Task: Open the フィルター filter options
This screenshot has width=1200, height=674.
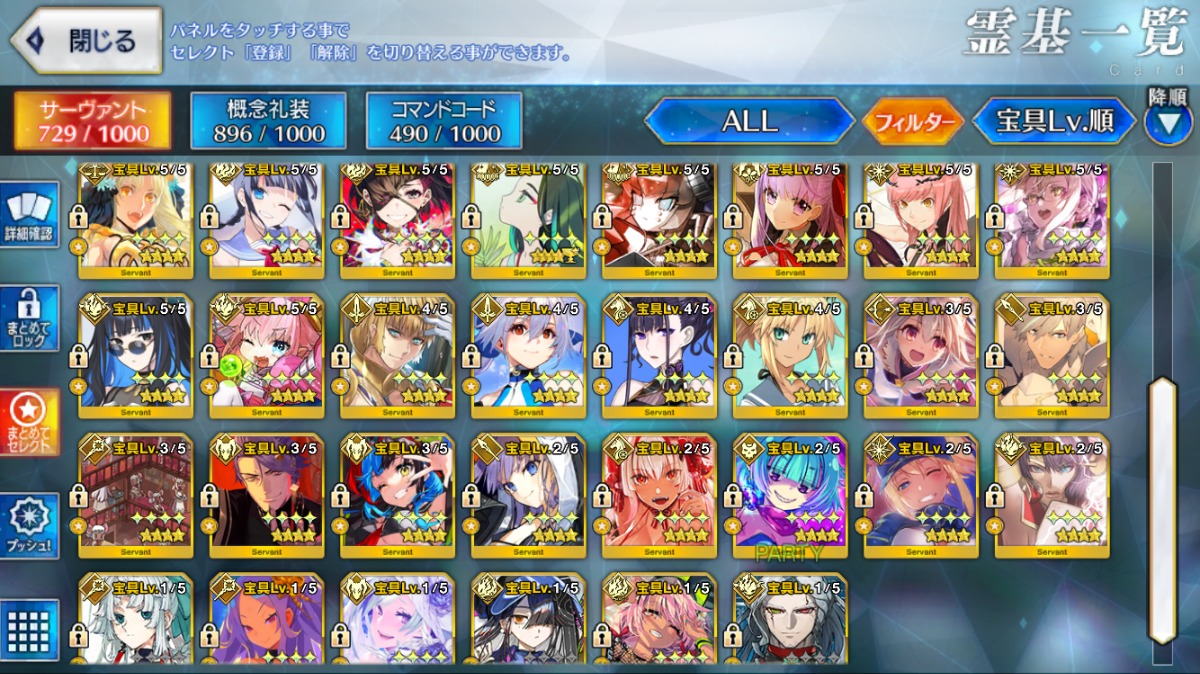Action: click(913, 122)
